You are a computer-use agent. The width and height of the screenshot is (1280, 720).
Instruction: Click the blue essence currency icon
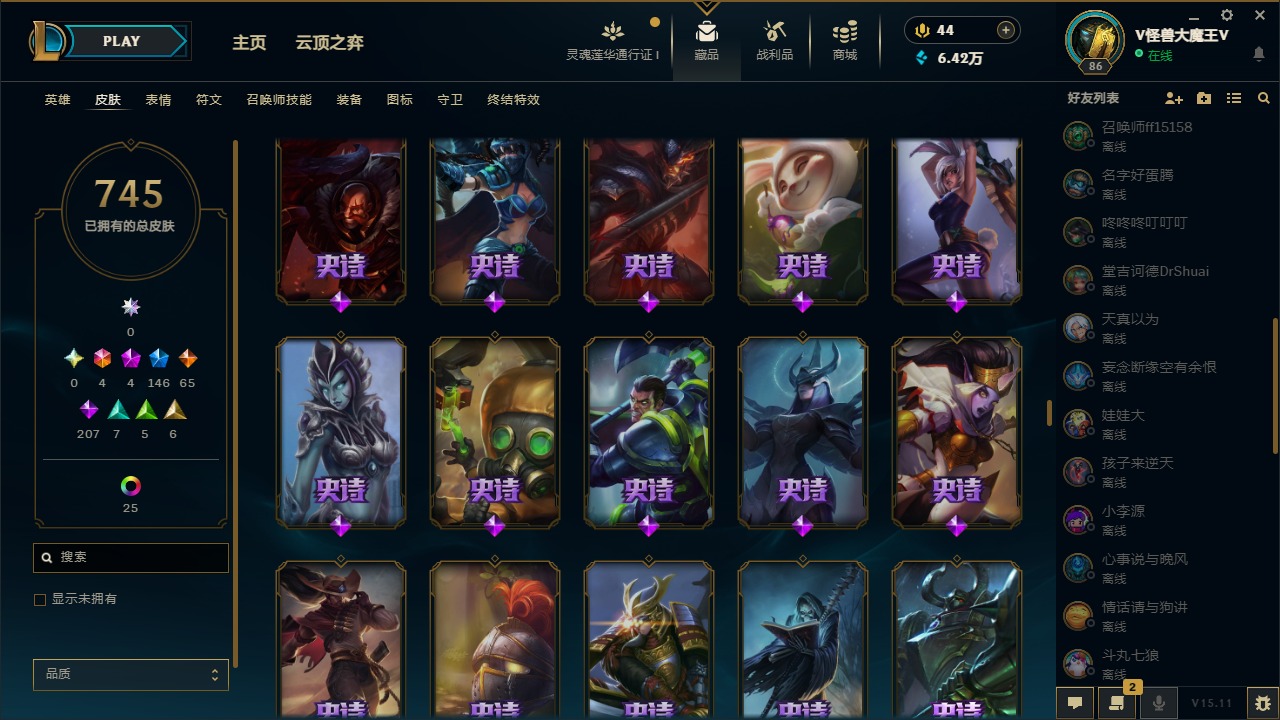pyautogui.click(x=921, y=58)
